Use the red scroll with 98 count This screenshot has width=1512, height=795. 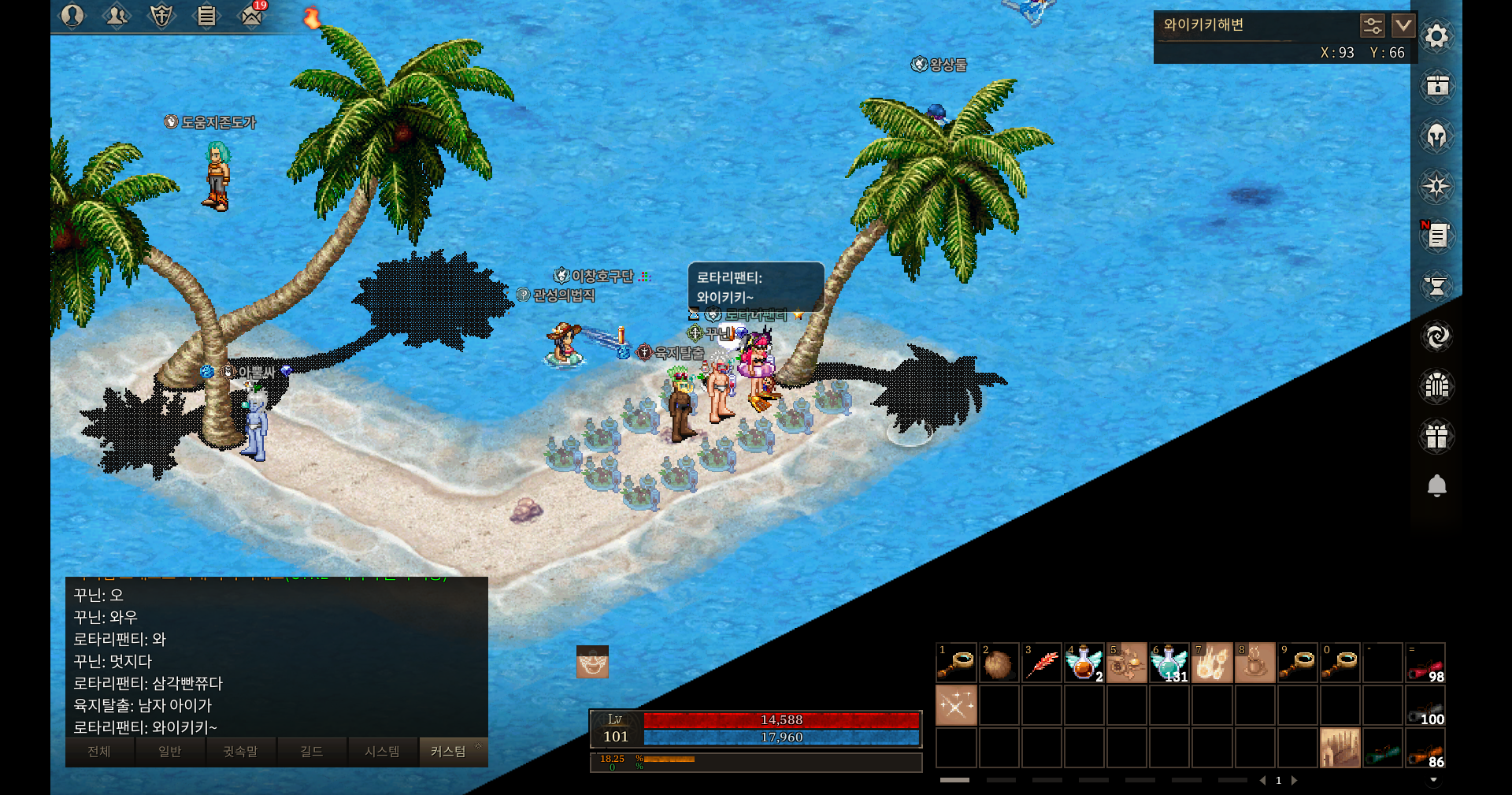pyautogui.click(x=1425, y=663)
